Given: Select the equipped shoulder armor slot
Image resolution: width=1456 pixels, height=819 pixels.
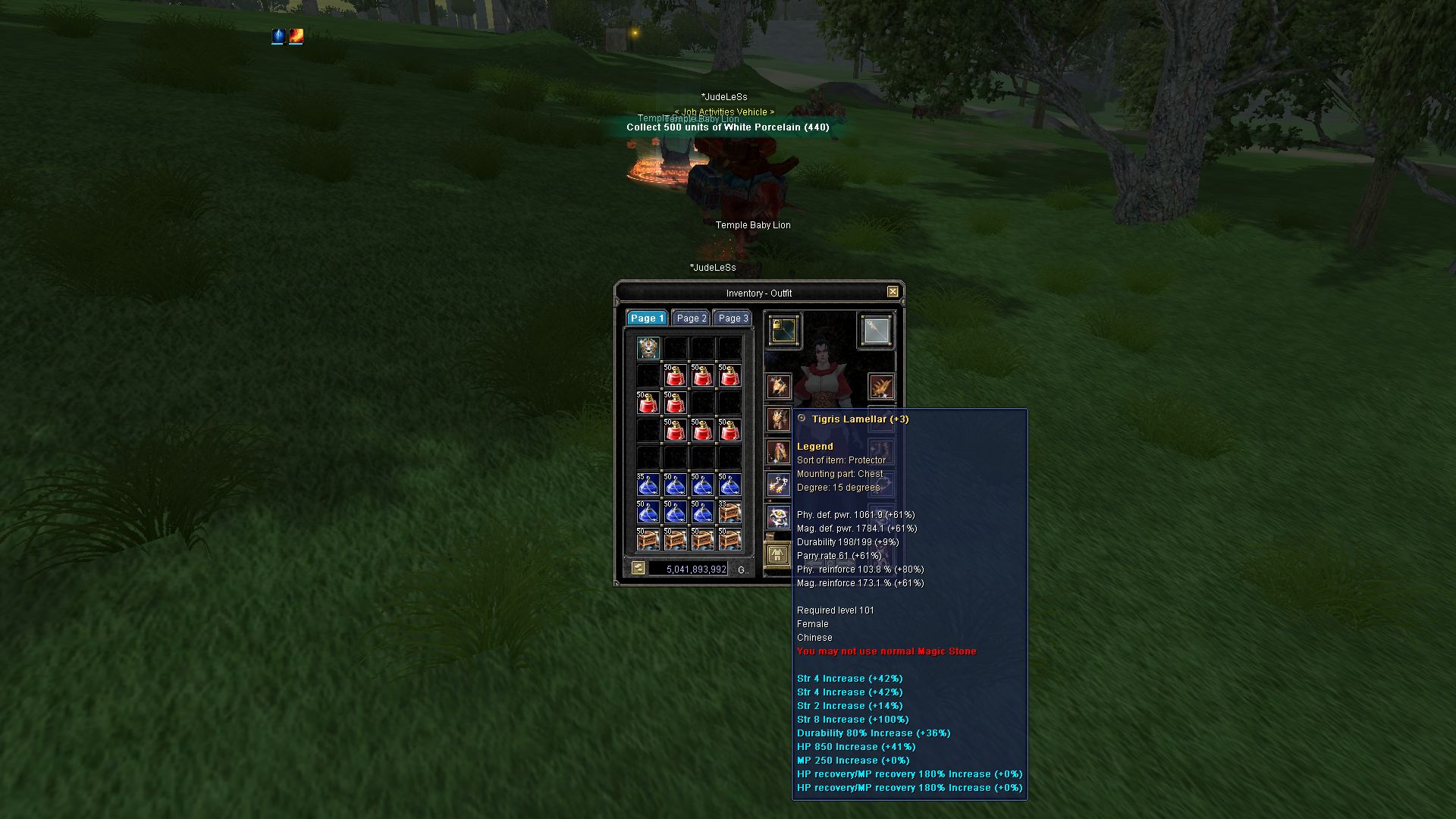Looking at the screenshot, I should coord(880,387).
